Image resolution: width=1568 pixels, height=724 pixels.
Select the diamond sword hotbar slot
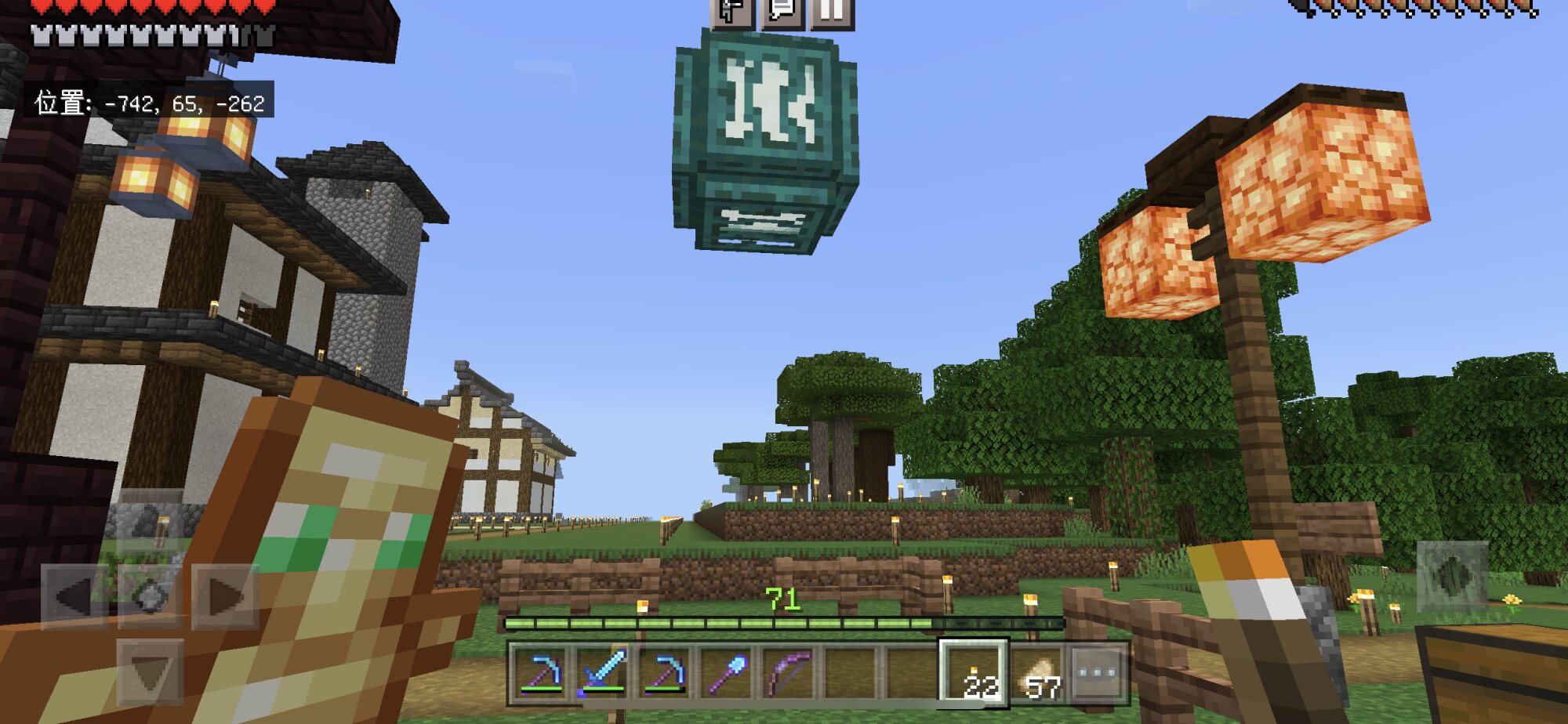coord(603,674)
